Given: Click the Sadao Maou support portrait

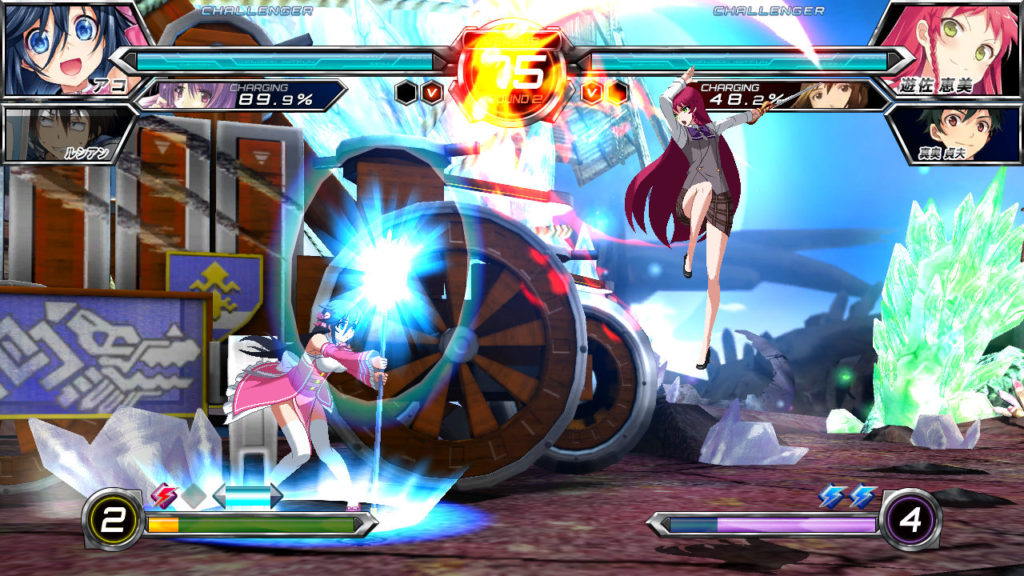Looking at the screenshot, I should (x=957, y=133).
